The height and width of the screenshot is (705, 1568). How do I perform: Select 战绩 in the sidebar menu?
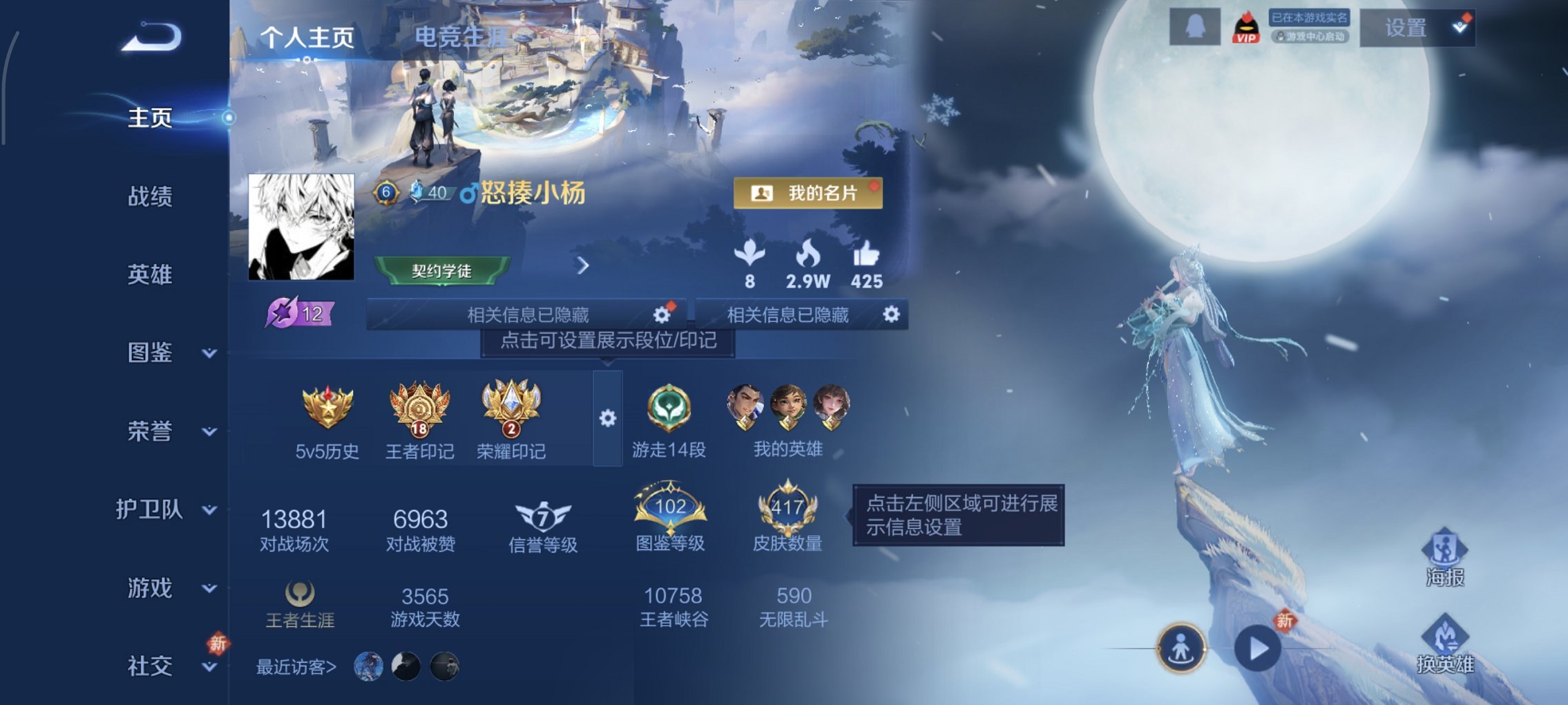[x=149, y=197]
